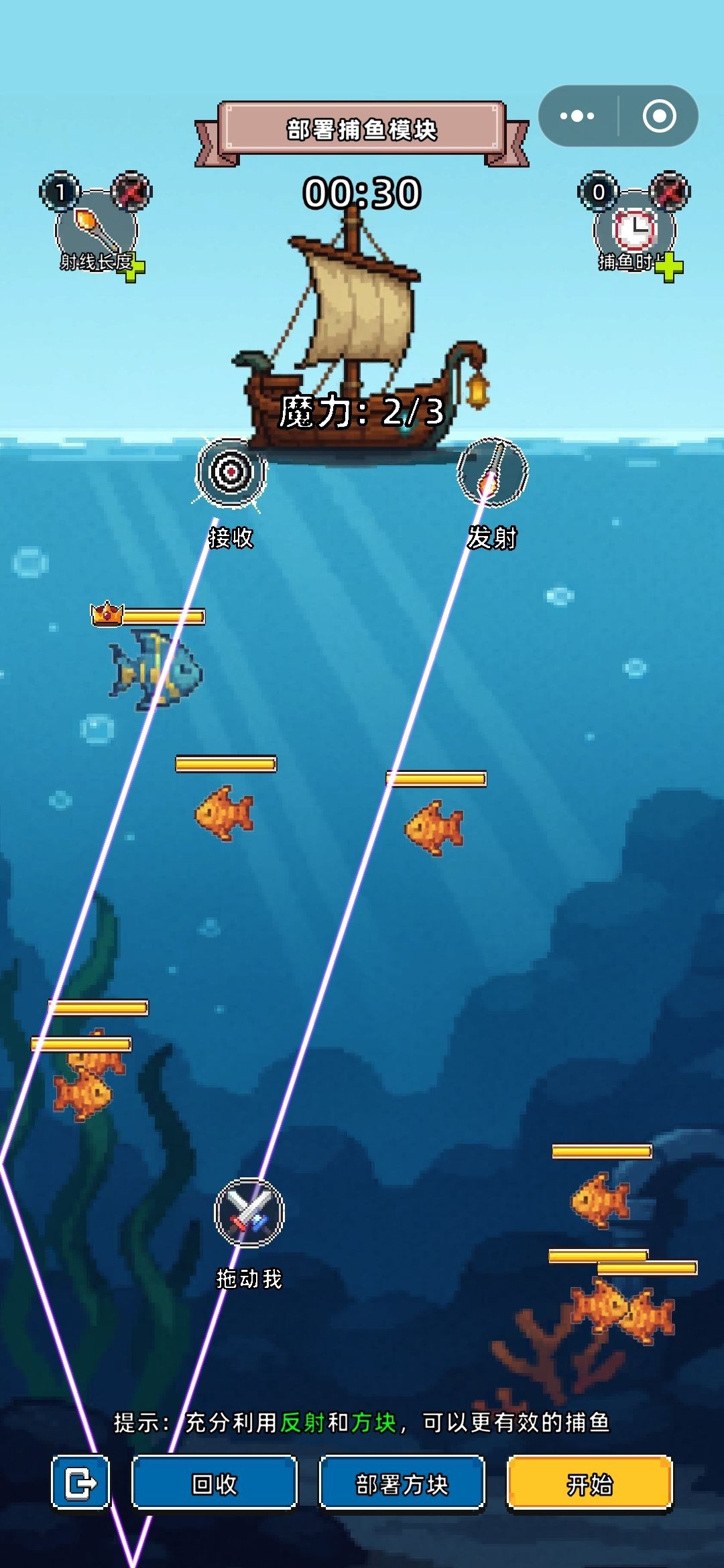The width and height of the screenshot is (724, 1568).
Task: Exit the level via the door icon
Action: click(x=81, y=1482)
